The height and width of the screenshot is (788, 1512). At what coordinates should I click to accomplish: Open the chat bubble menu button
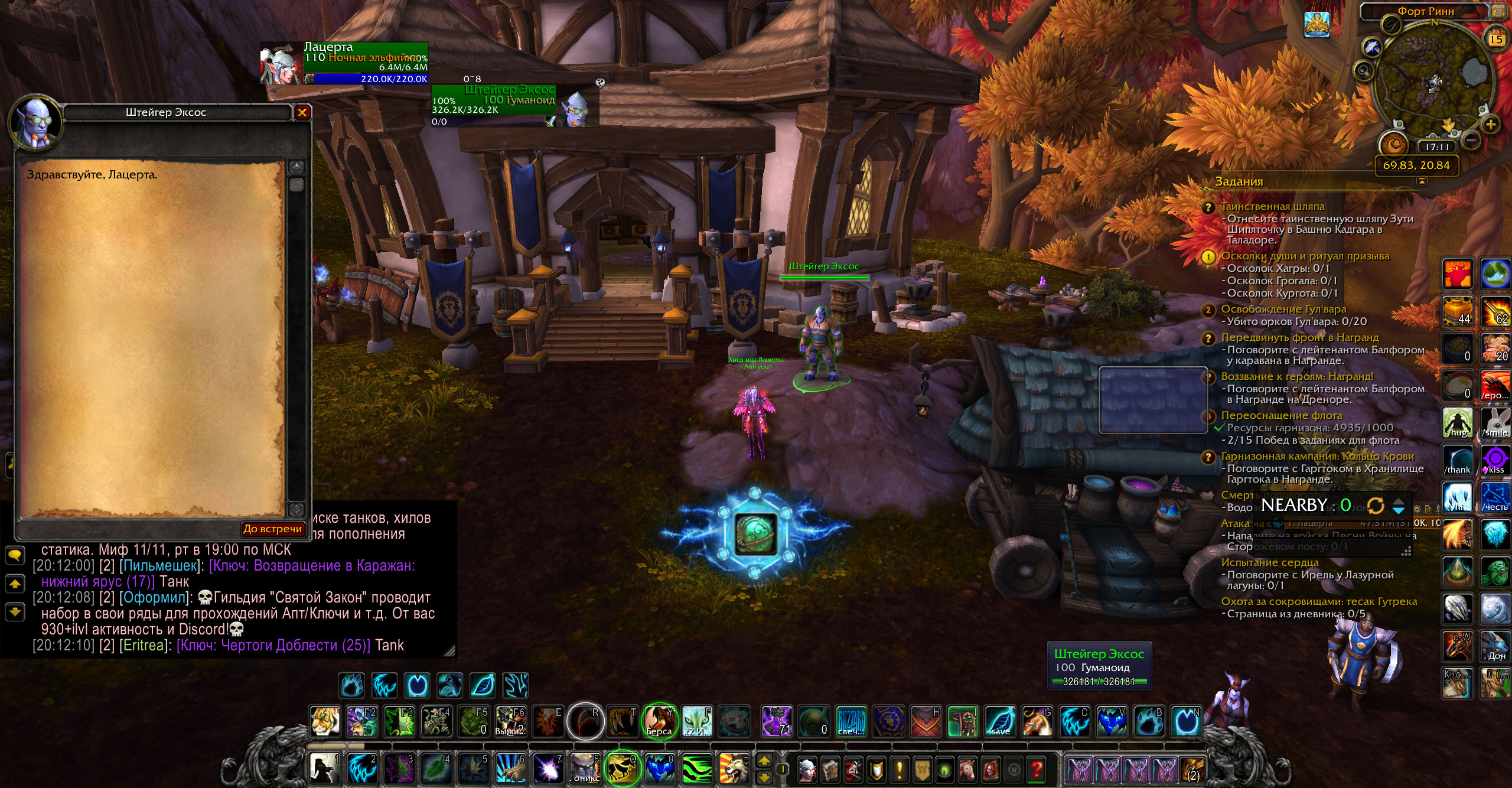[14, 555]
